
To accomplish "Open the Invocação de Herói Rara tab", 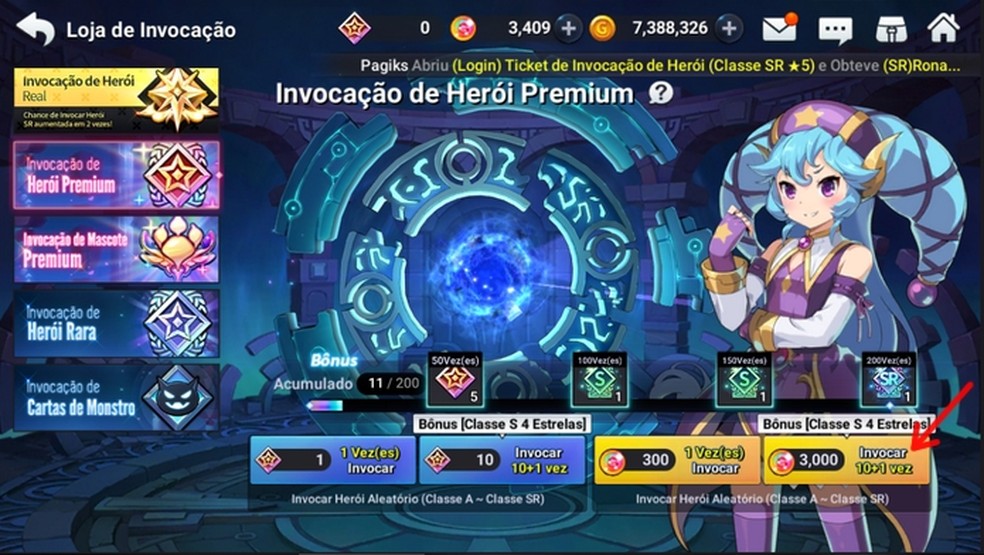I will coord(116,322).
